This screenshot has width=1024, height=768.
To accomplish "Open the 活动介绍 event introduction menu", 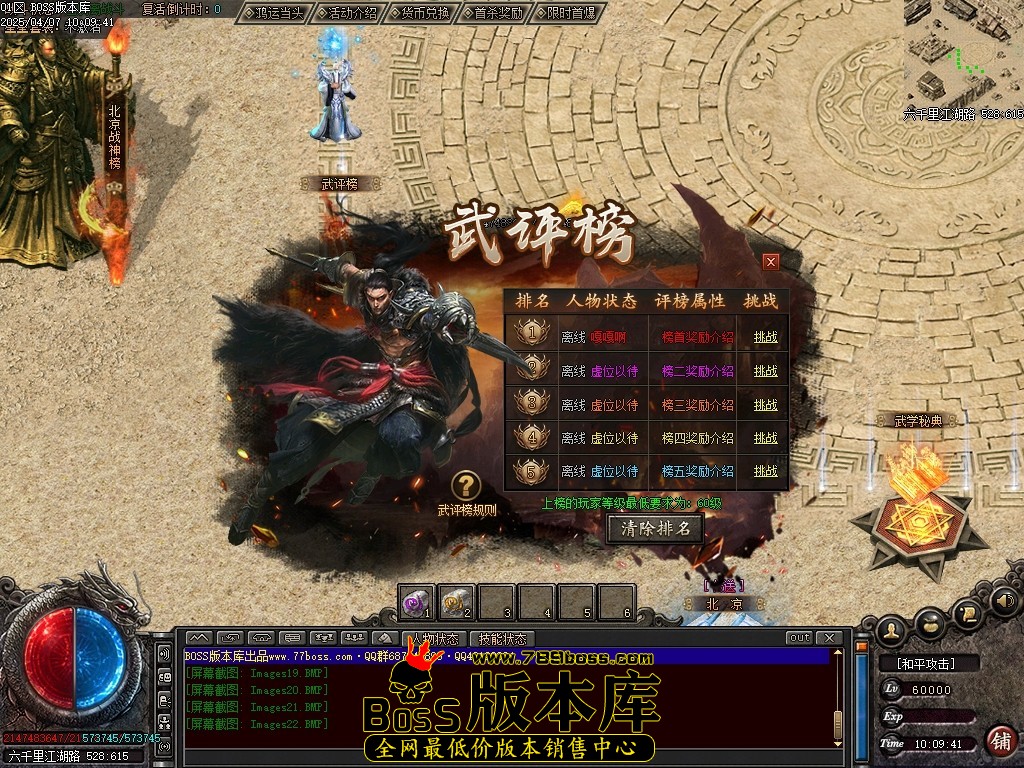I will [x=347, y=13].
